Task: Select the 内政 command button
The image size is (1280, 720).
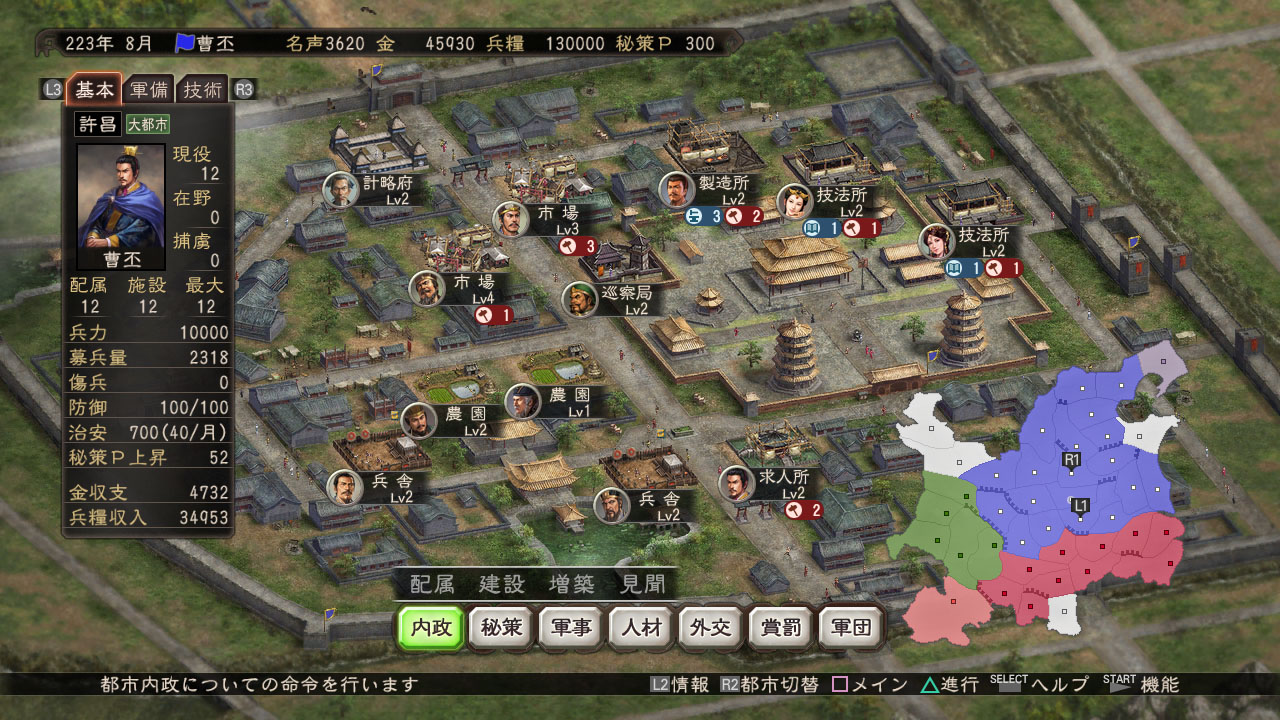Action: click(431, 628)
